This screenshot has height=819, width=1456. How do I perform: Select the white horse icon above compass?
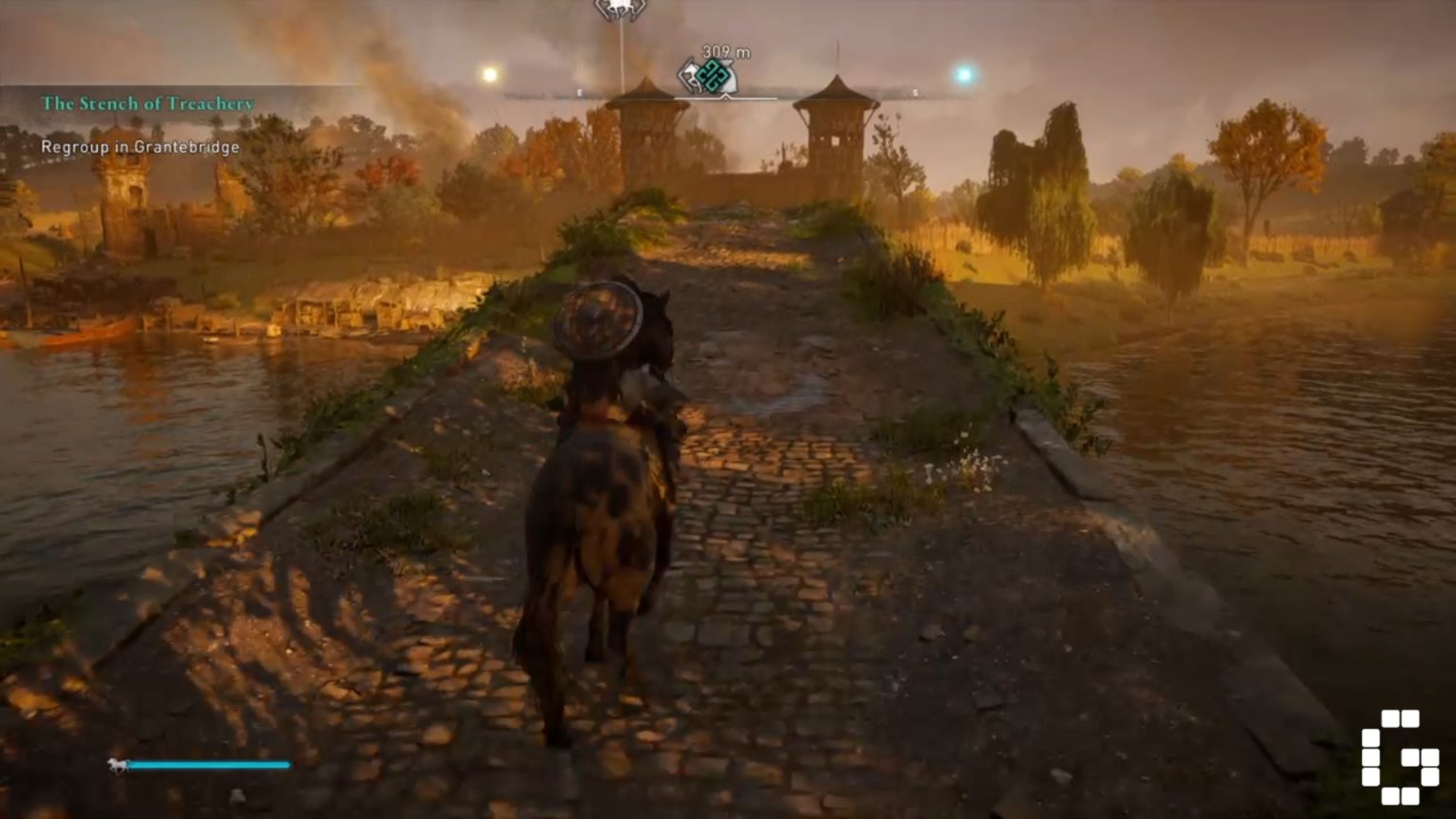620,9
